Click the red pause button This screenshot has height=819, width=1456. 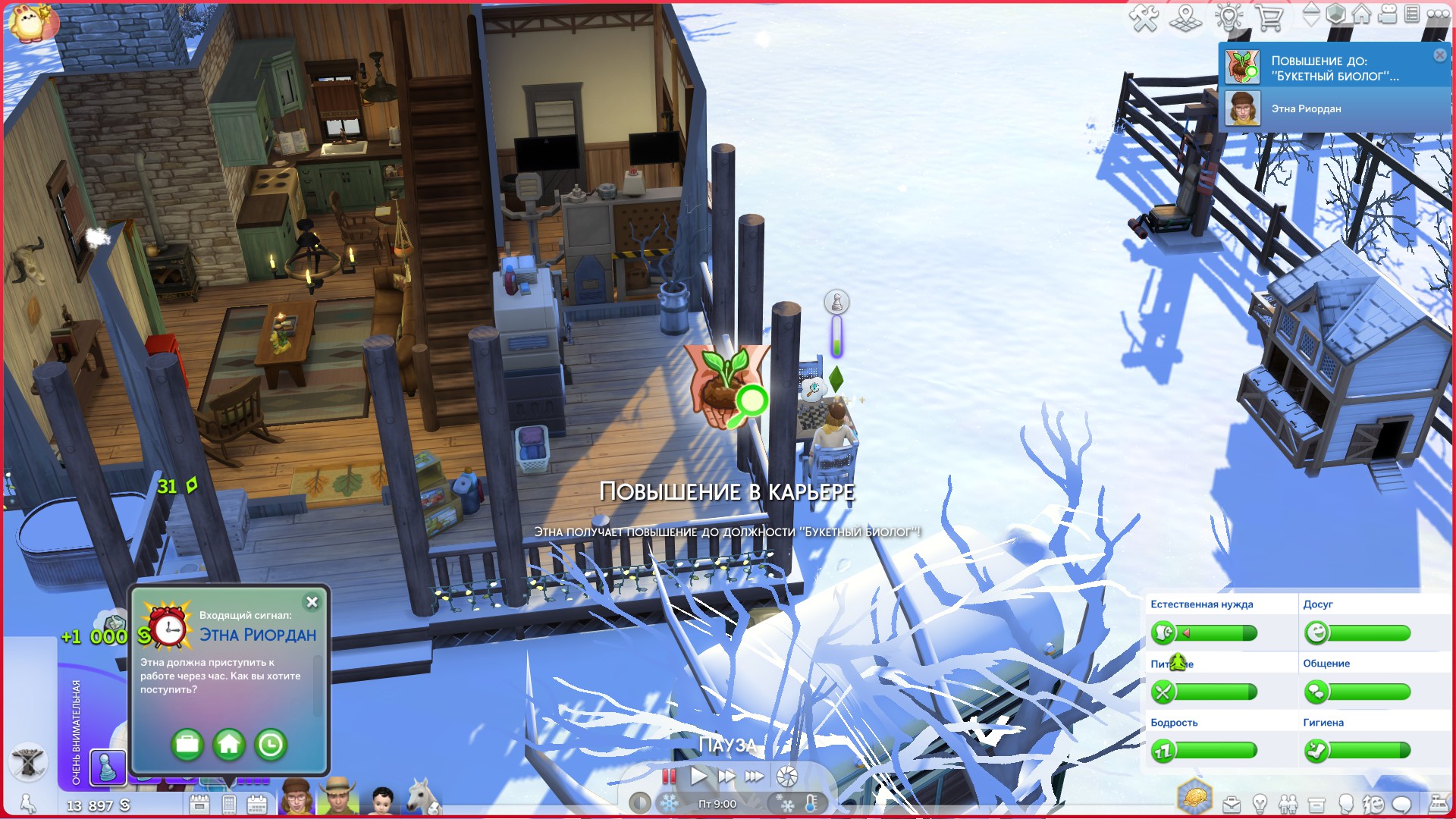[669, 776]
